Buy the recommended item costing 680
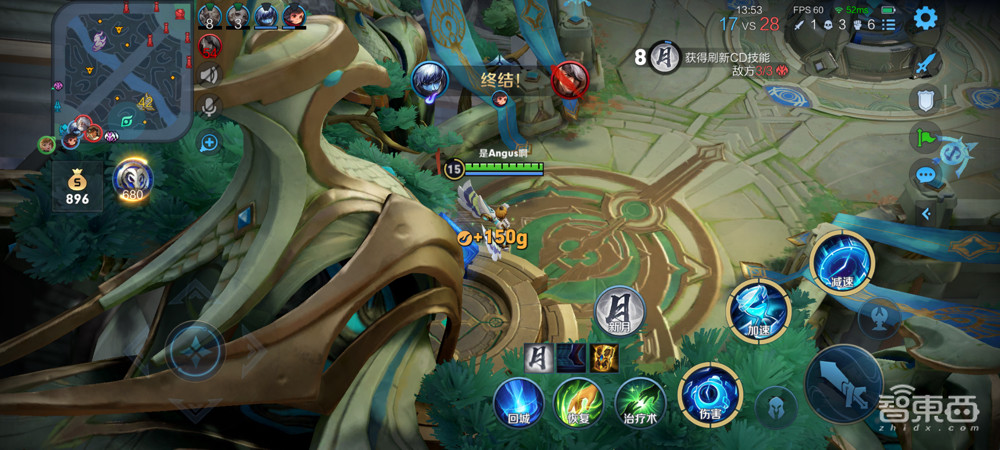1000x450 pixels. point(133,180)
